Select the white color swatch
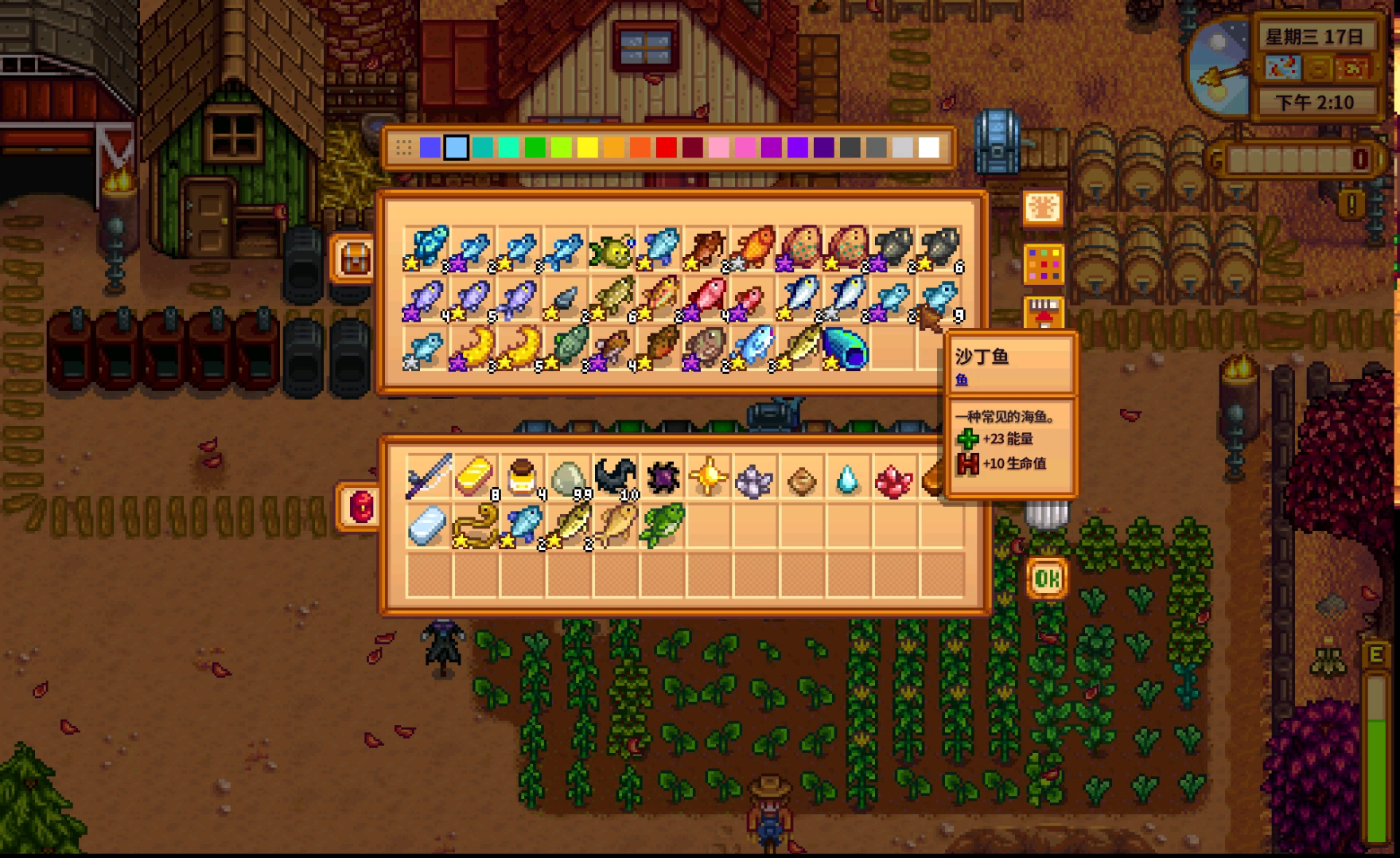Screen dimensions: 1400x858 point(928,147)
